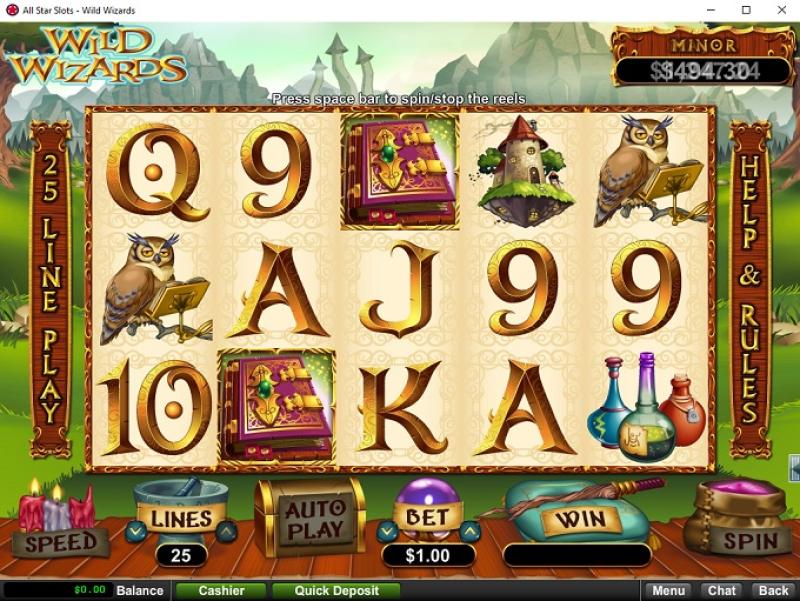This screenshot has height=601, width=800.
Task: Close the Wild Wizards window
Action: point(777,10)
